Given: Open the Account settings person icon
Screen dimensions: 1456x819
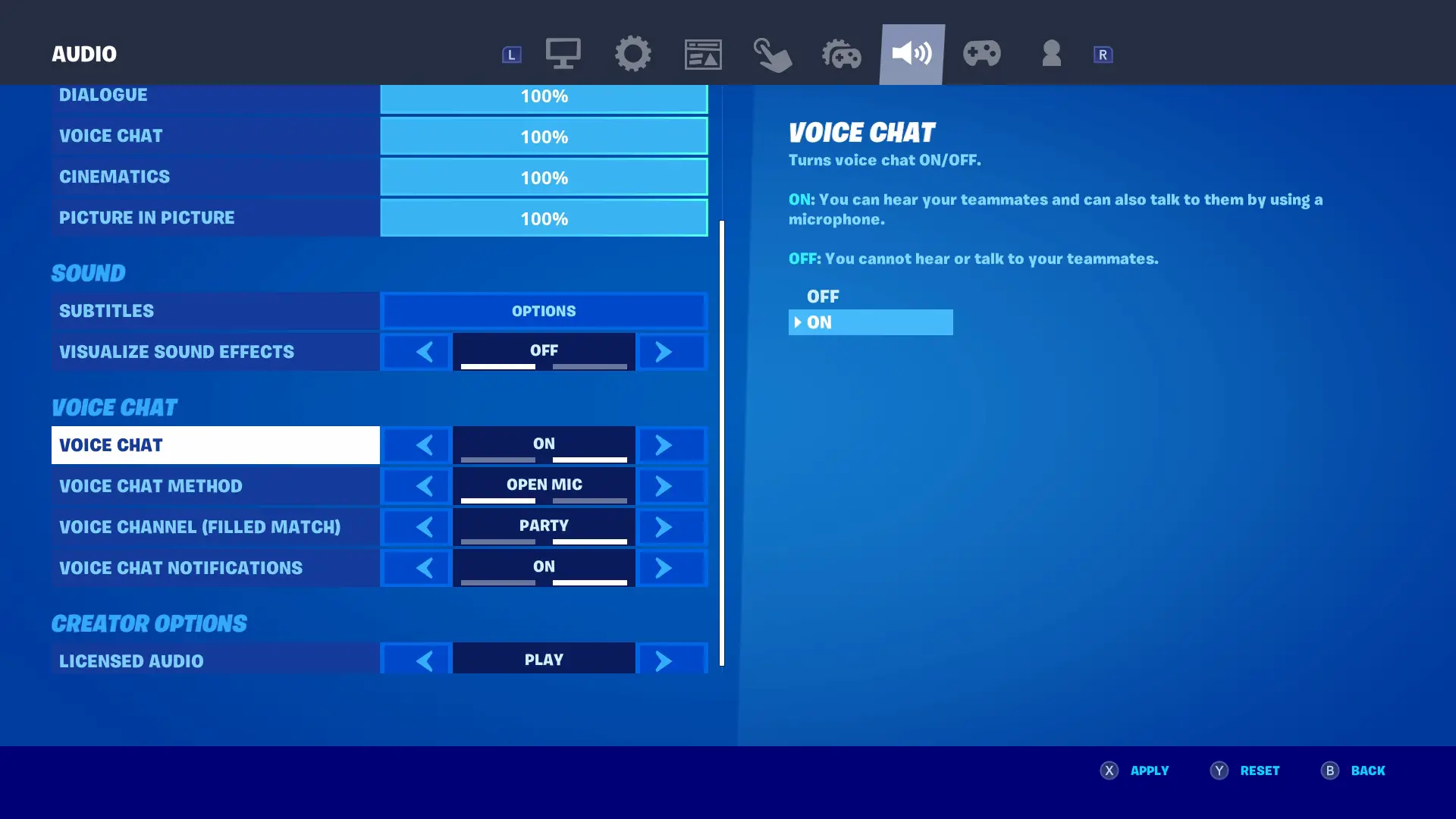Looking at the screenshot, I should 1051,53.
